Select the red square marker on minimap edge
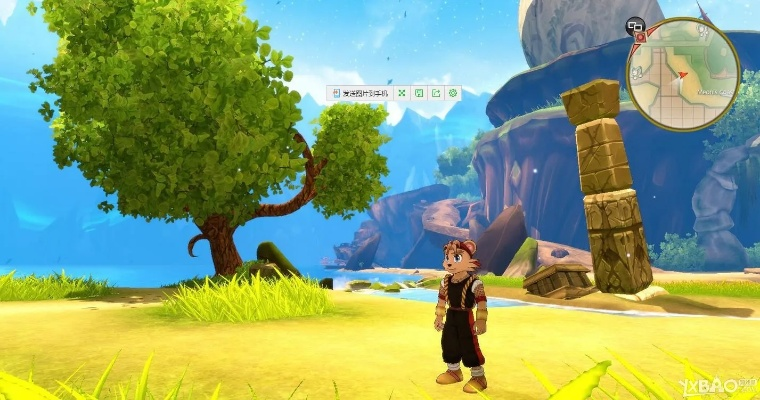Image resolution: width=760 pixels, height=400 pixels. (640, 36)
